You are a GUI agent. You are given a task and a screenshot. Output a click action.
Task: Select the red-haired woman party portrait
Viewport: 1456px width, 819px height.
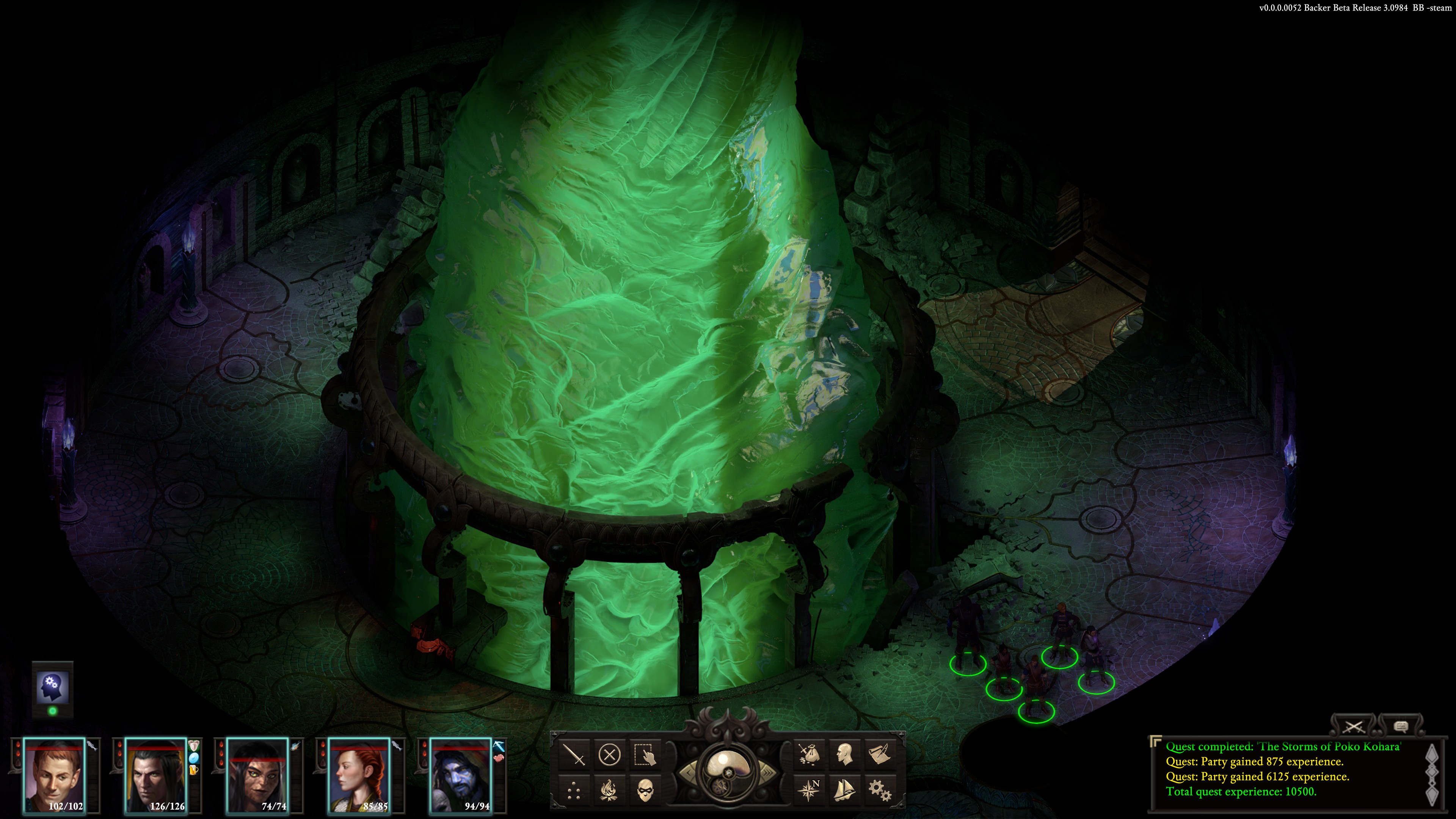[x=359, y=774]
